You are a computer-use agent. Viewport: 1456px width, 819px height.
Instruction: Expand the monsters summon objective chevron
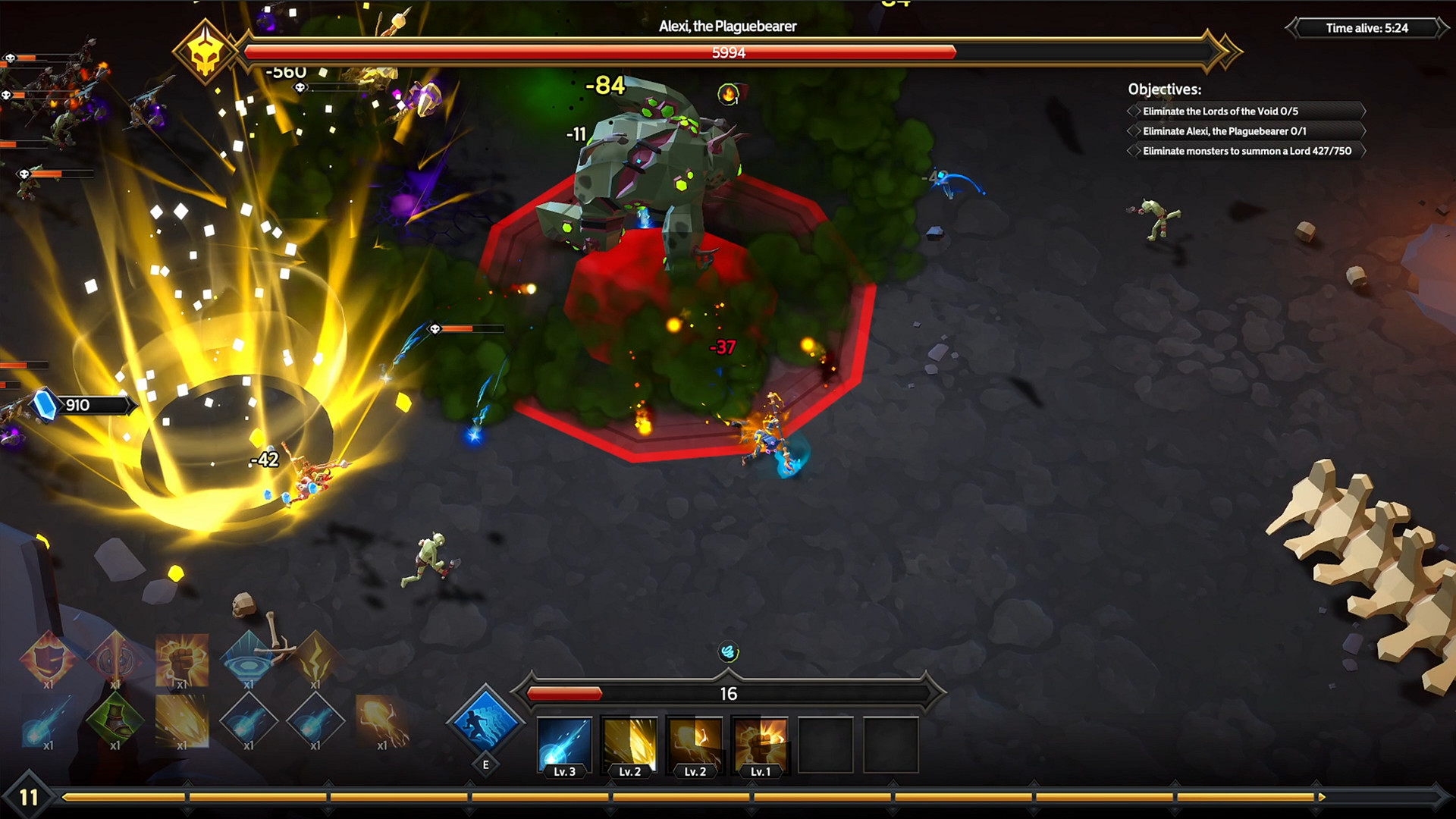tap(1133, 151)
